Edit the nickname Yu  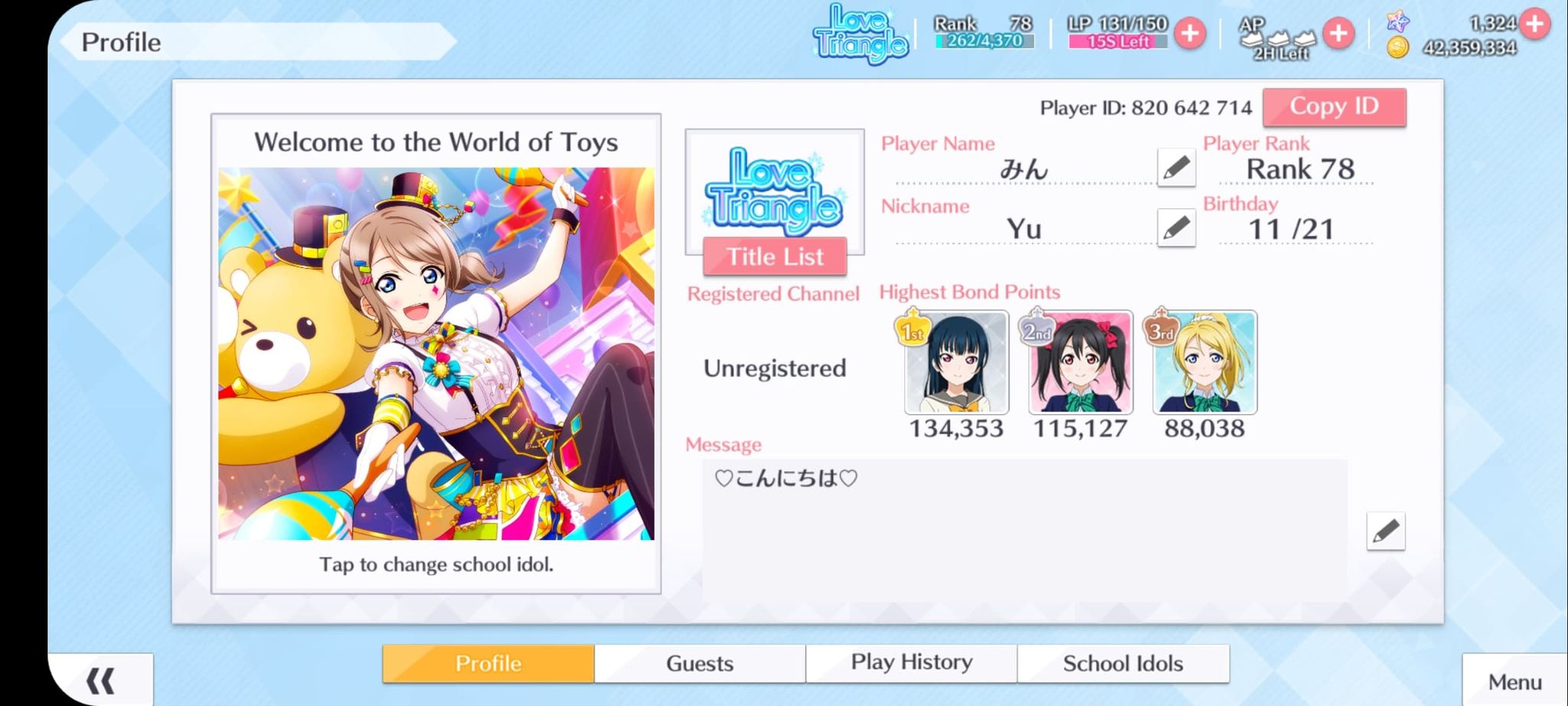pyautogui.click(x=1176, y=227)
